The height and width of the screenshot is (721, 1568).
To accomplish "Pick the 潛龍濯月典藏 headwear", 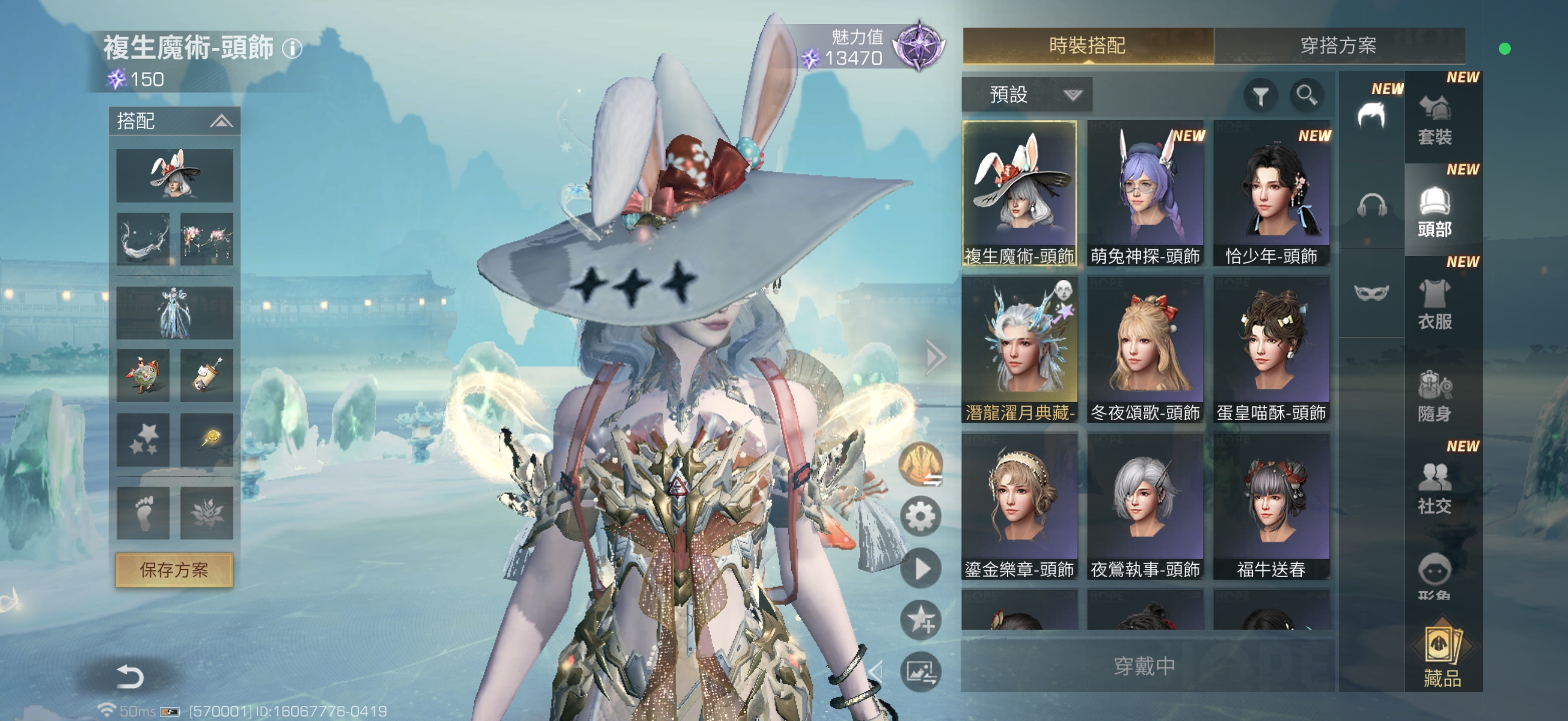I will click(1020, 350).
